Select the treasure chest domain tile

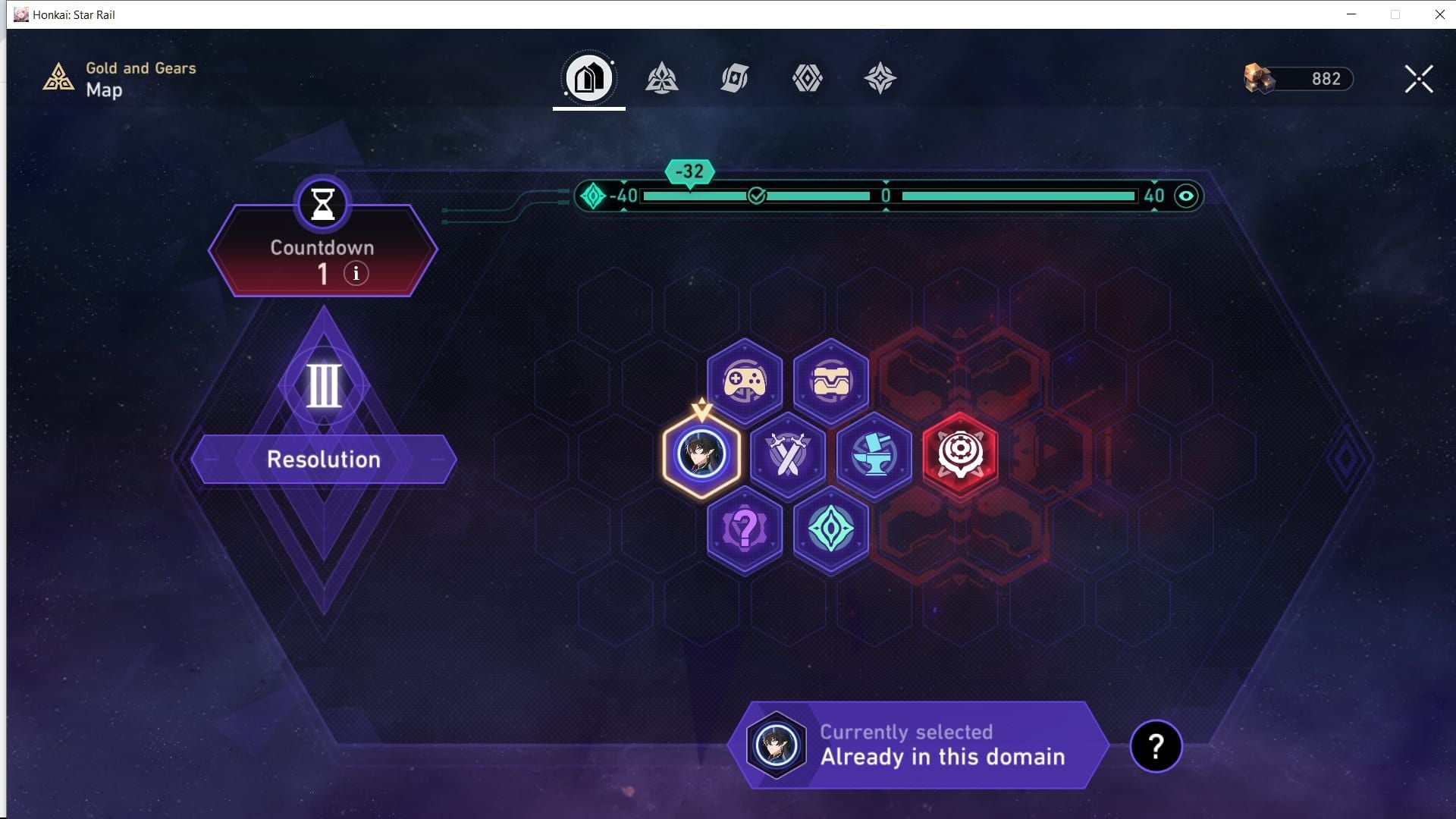point(831,381)
